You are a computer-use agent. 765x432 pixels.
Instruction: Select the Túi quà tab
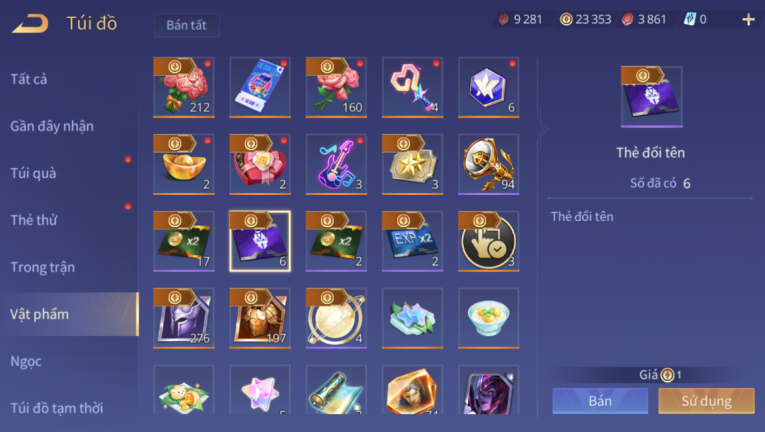point(33,173)
